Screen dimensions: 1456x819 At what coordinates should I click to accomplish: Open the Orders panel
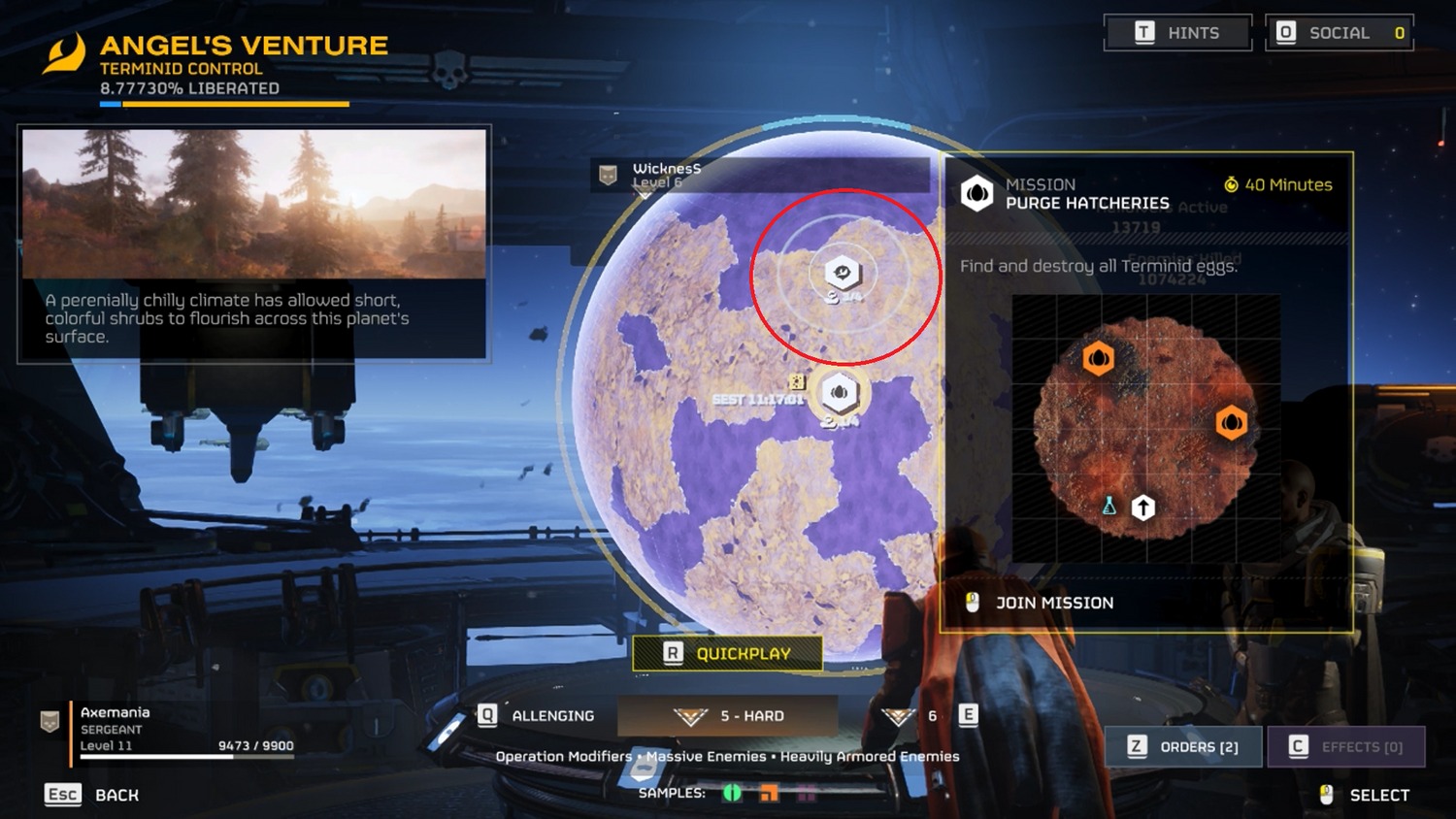(1183, 746)
